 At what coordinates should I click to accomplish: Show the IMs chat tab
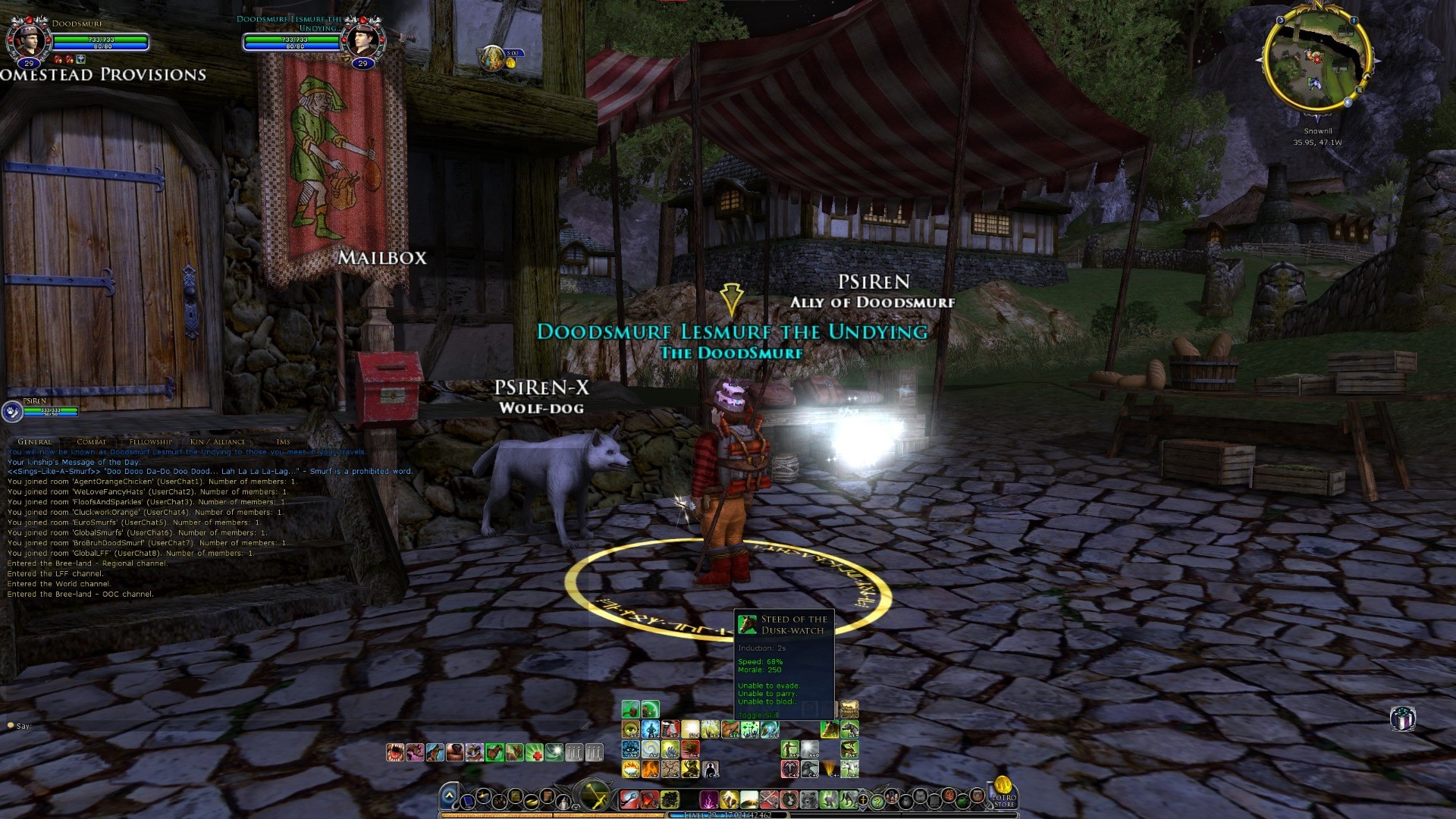tap(283, 441)
